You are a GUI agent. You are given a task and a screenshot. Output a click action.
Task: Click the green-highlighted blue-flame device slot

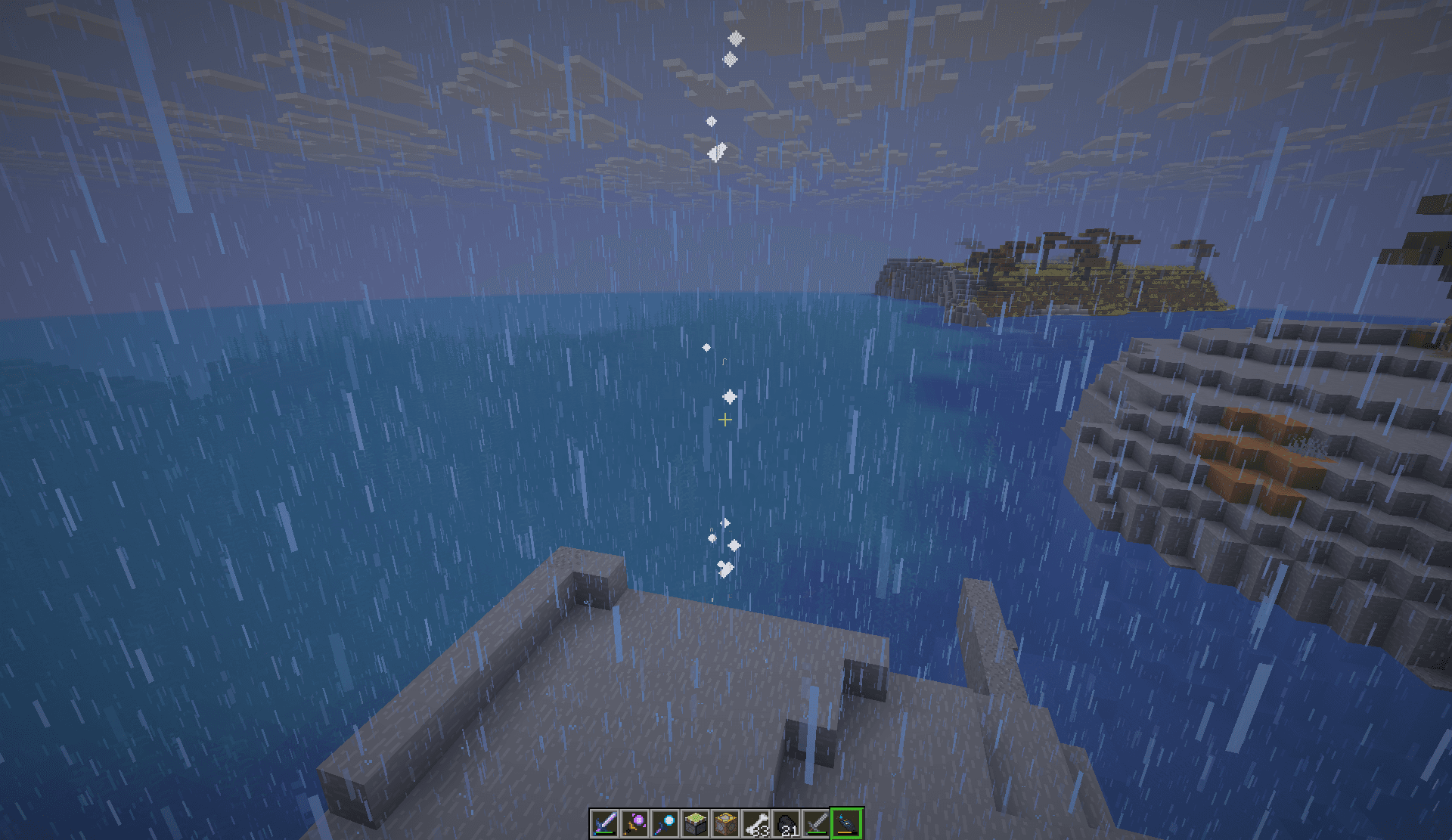[x=846, y=823]
